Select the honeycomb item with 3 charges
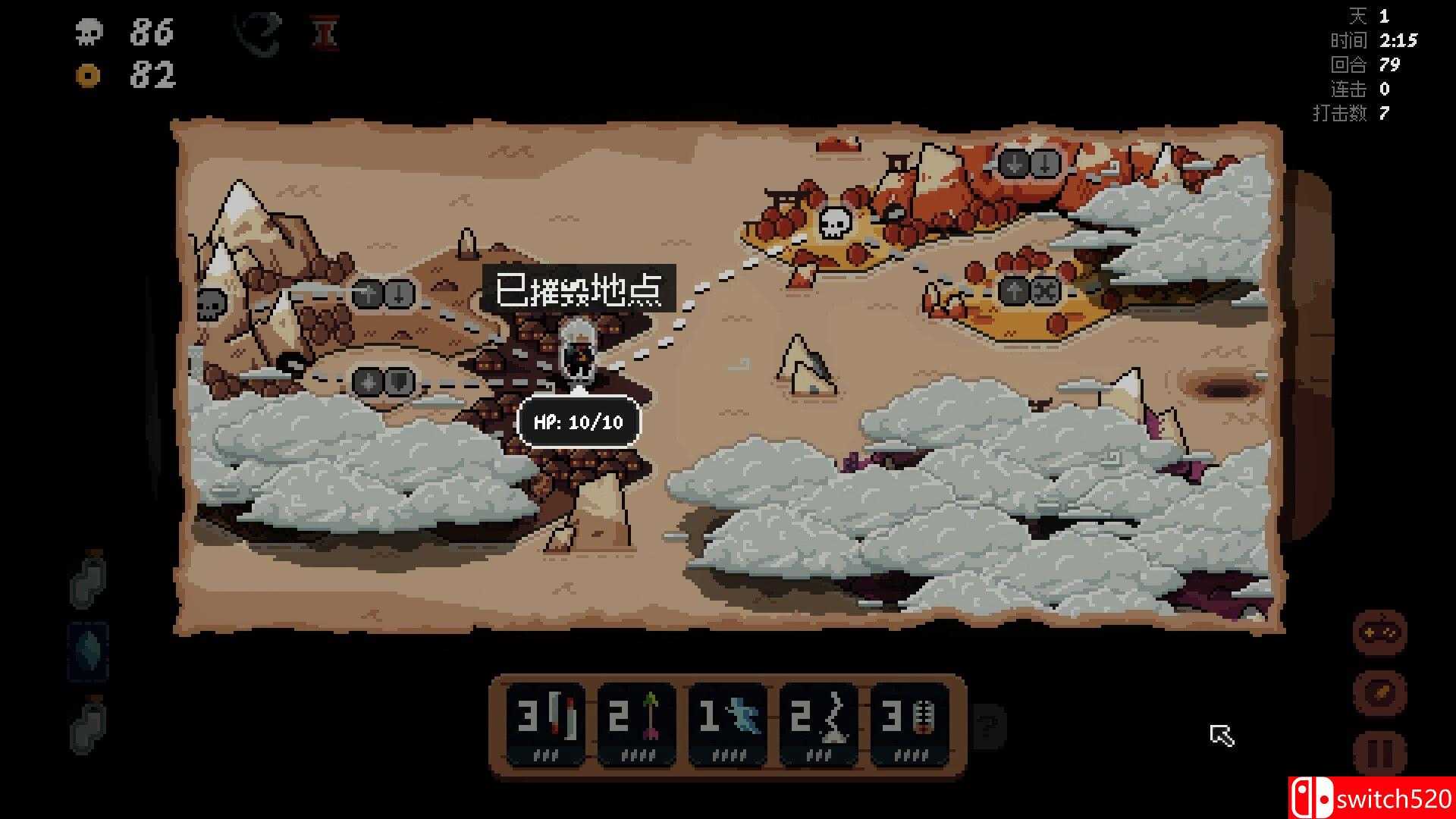This screenshot has width=1456, height=819. [x=910, y=720]
